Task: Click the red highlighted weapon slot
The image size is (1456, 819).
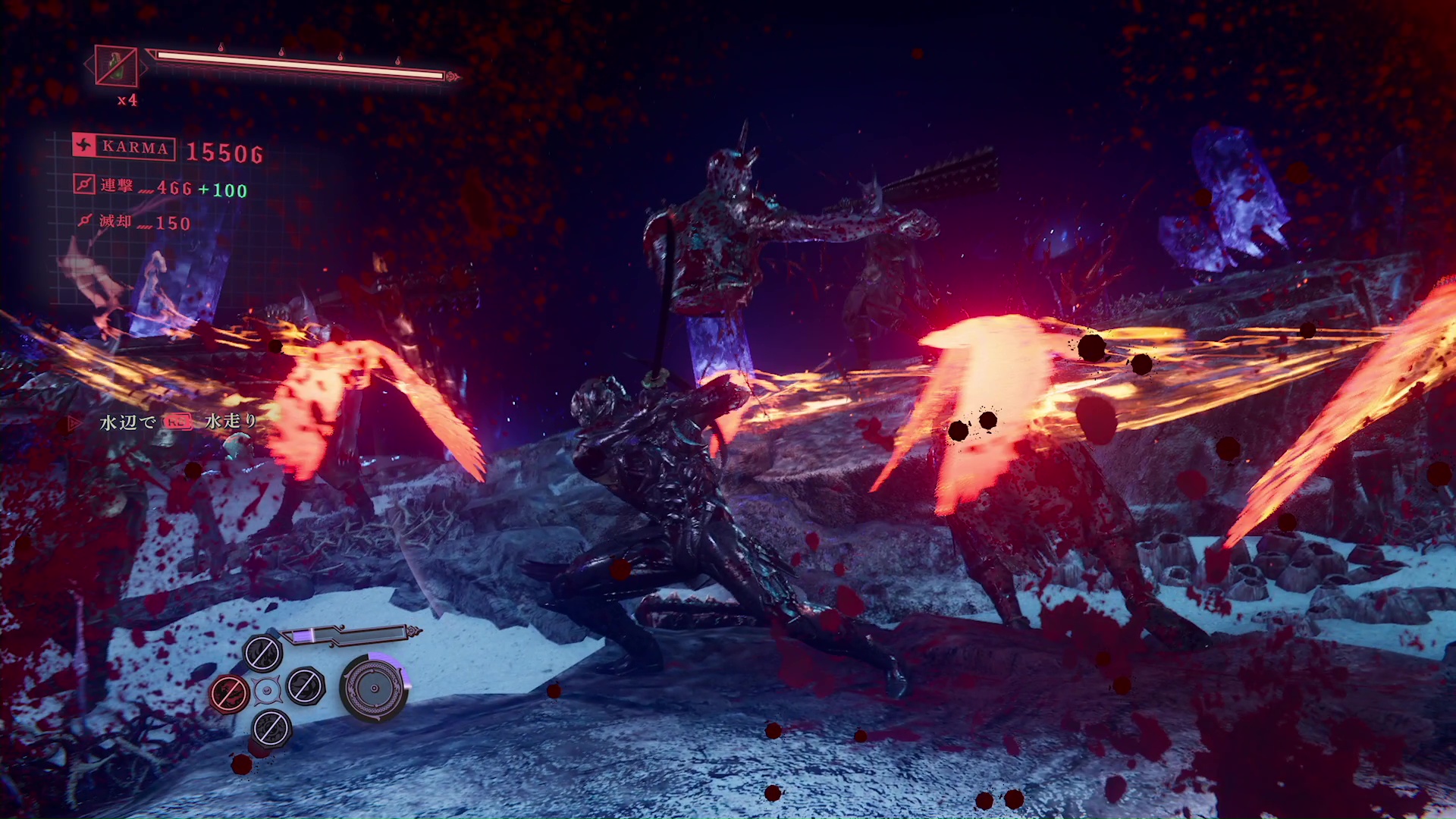Action: (x=229, y=692)
